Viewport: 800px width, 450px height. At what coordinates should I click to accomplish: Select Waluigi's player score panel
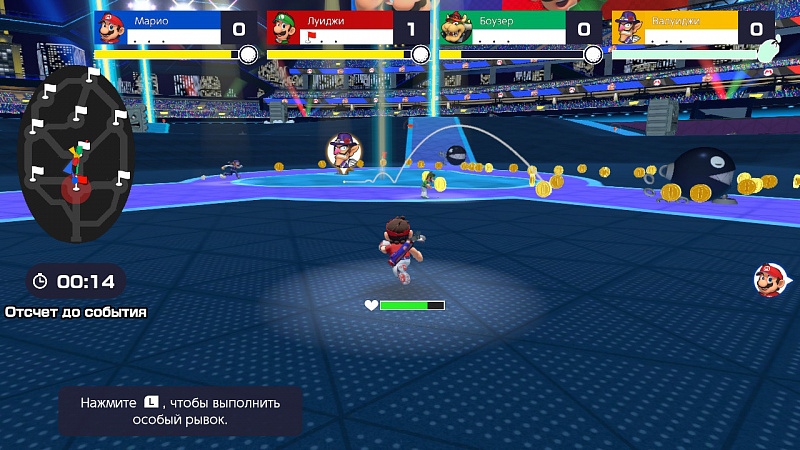click(x=688, y=28)
